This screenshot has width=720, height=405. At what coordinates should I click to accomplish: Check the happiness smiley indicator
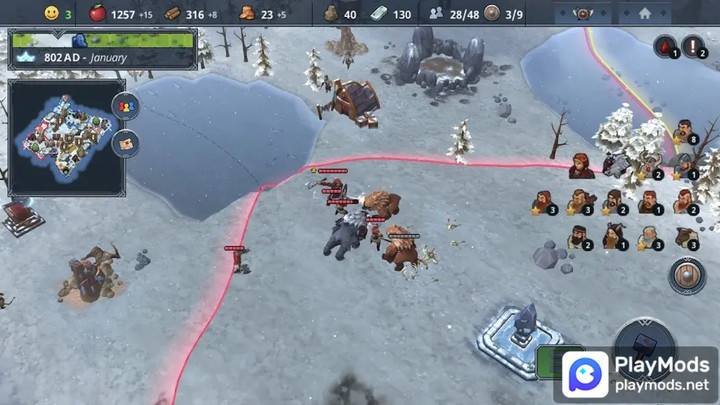click(x=51, y=13)
